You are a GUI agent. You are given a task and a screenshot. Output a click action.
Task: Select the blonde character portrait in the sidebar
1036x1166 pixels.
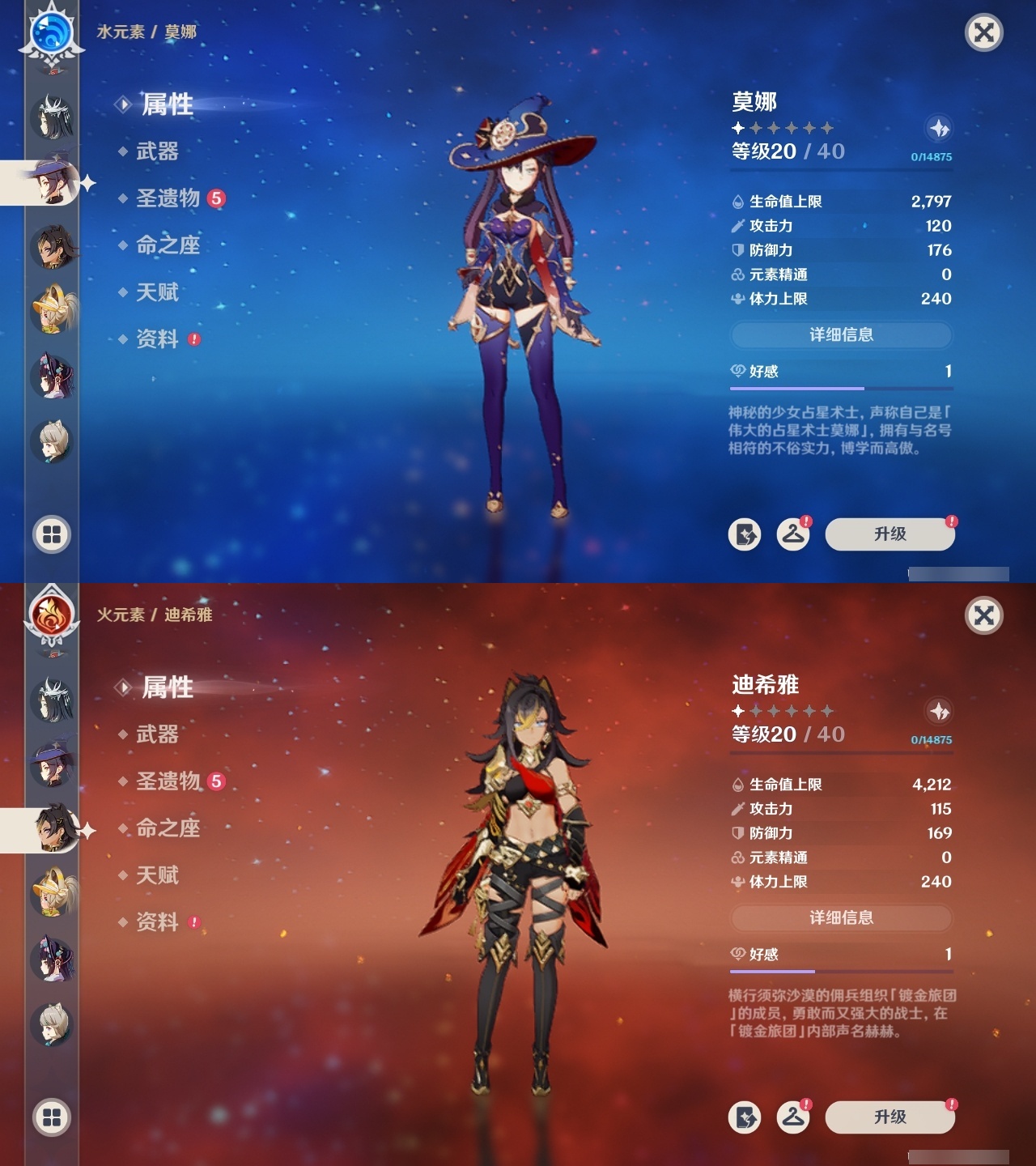coord(53,309)
